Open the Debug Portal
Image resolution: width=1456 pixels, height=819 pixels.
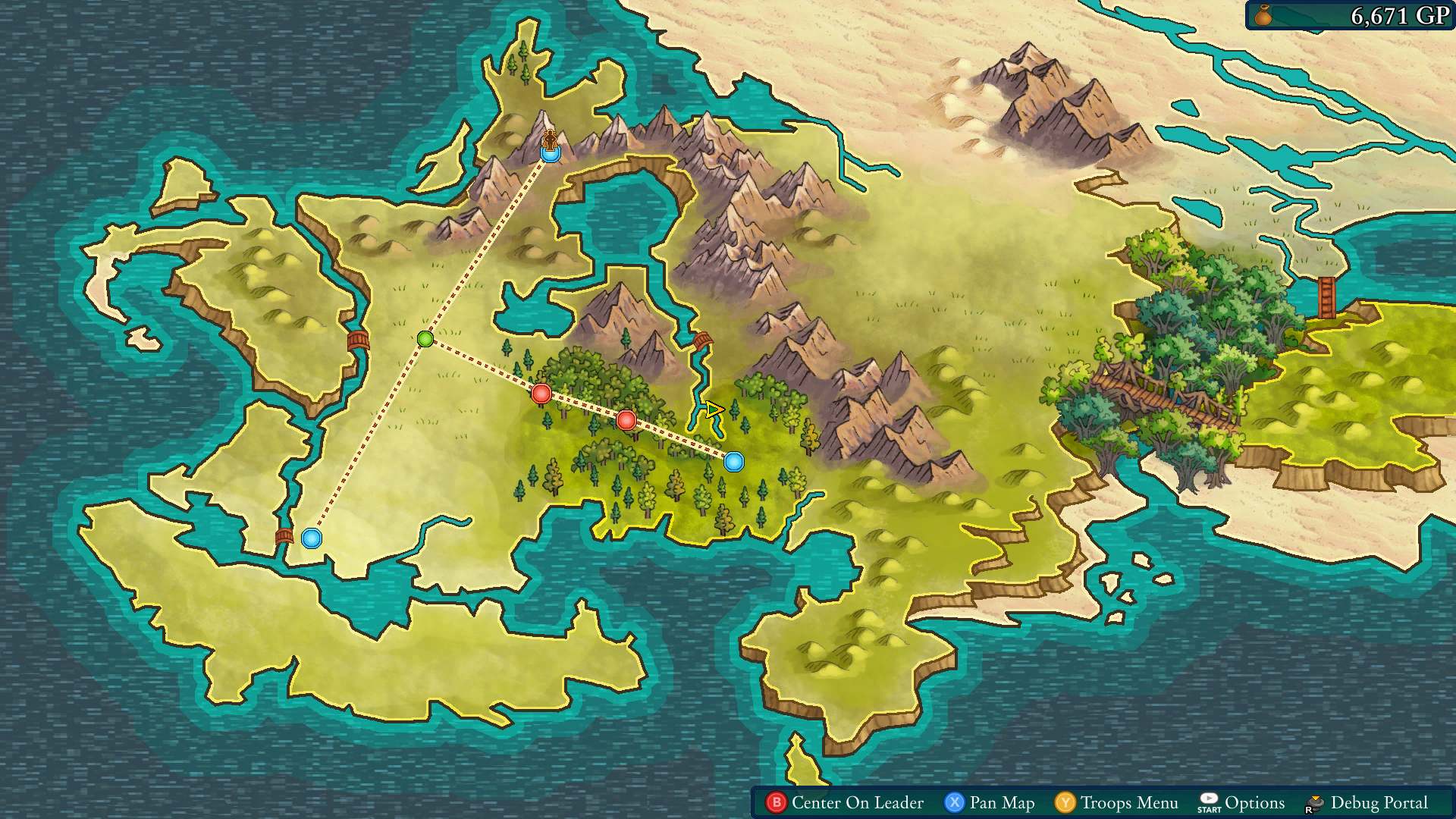(x=1380, y=802)
